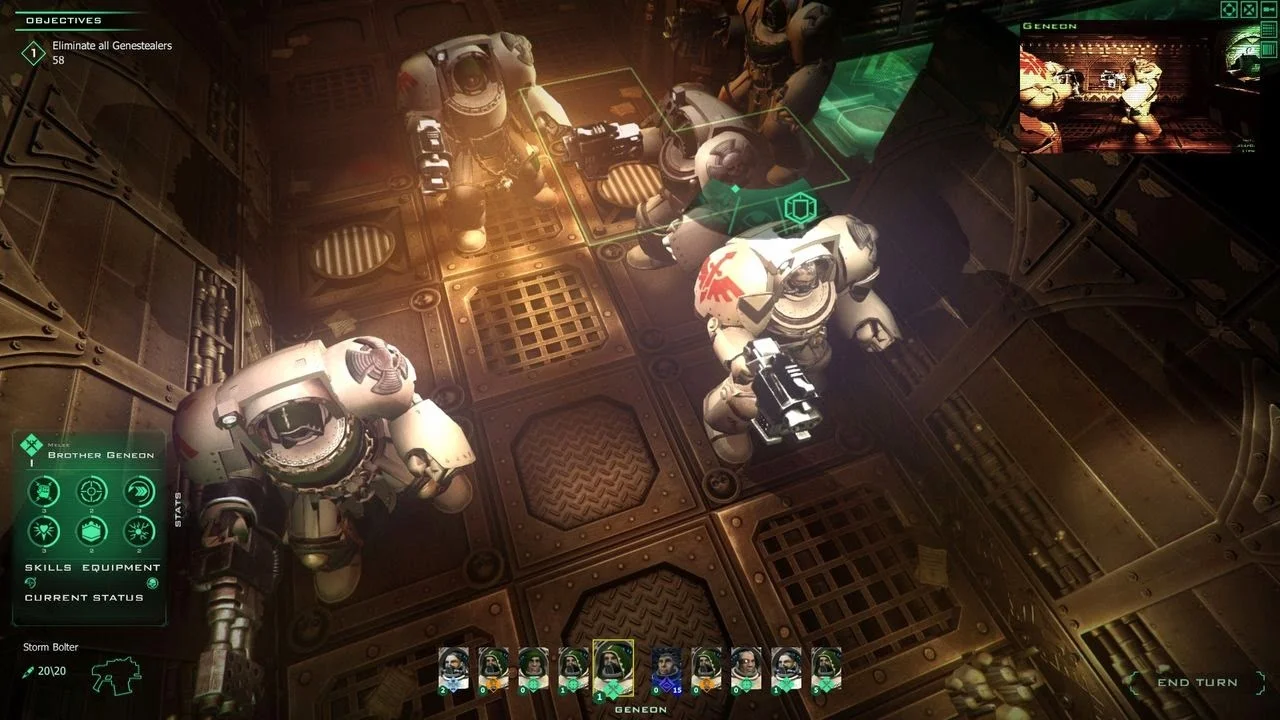Screen dimensions: 1280x720
Task: Toggle the crossed-arrows fullscreen button
Action: 1249,10
